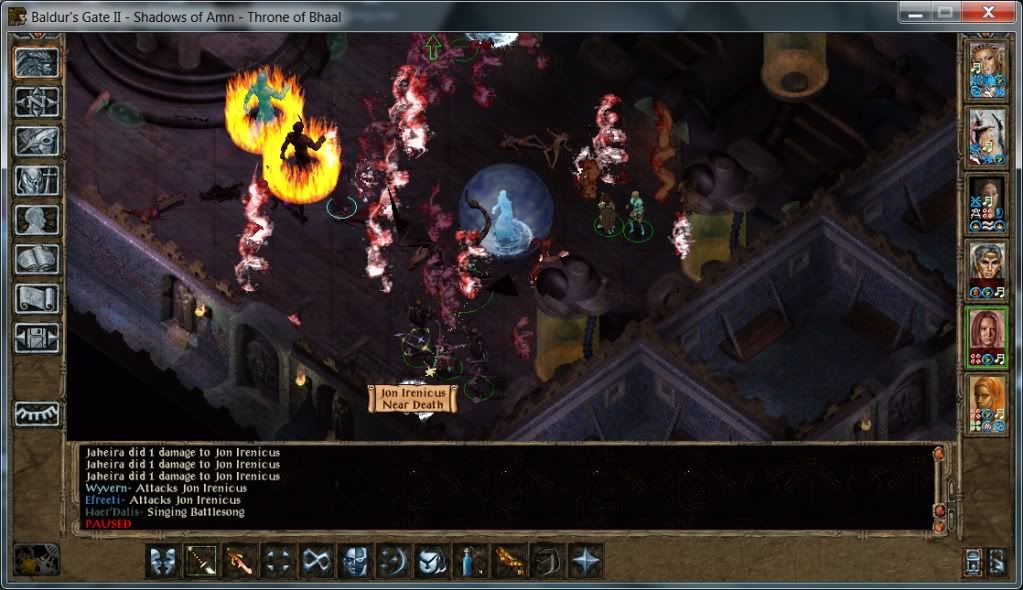
Task: Open the area map (compass button)
Action: click(x=36, y=101)
